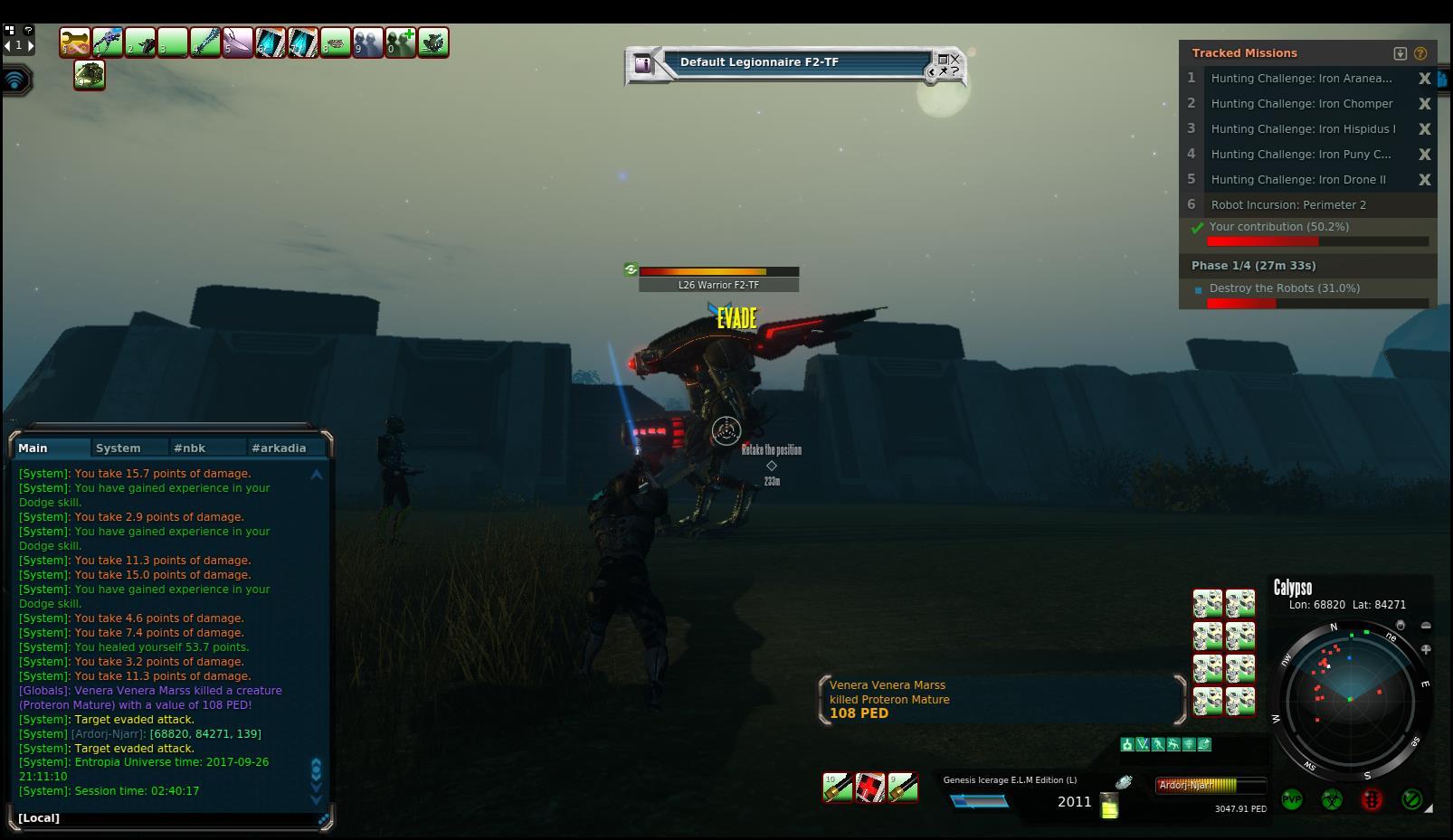Remove Iron Drone II from tracked missions
1453x840 pixels.
coord(1424,180)
